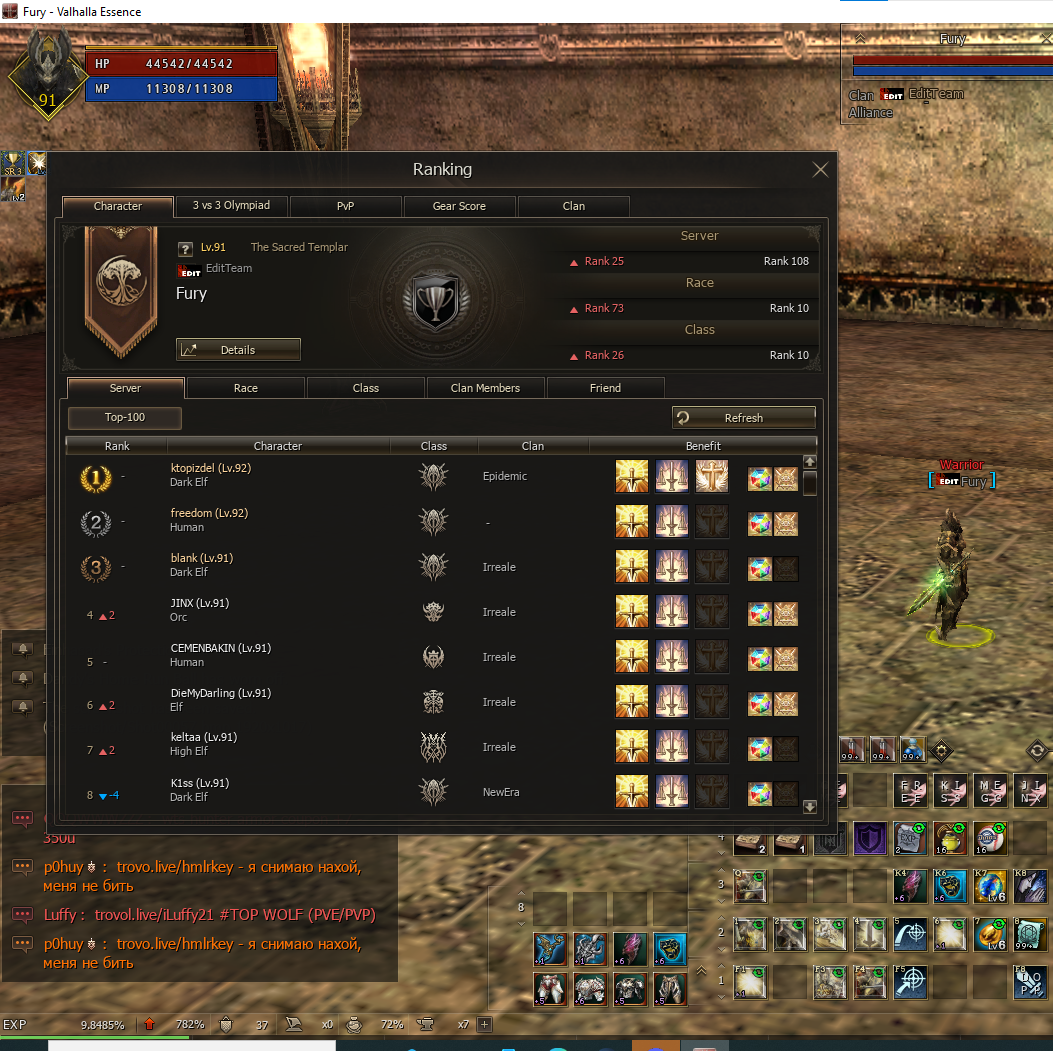
Task: Open the Friend sub-tab
Action: click(605, 388)
